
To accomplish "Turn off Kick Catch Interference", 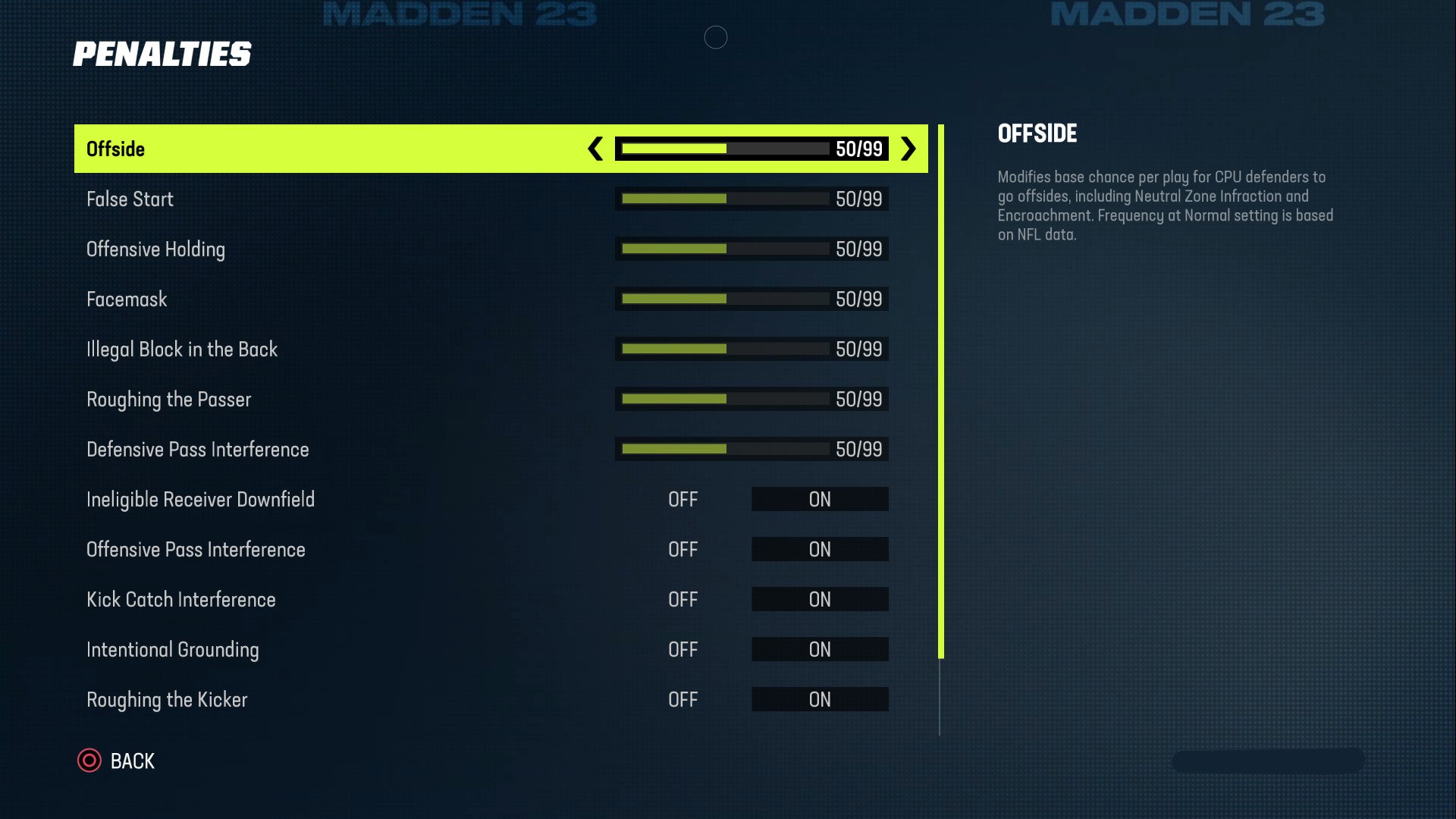I will click(x=682, y=599).
